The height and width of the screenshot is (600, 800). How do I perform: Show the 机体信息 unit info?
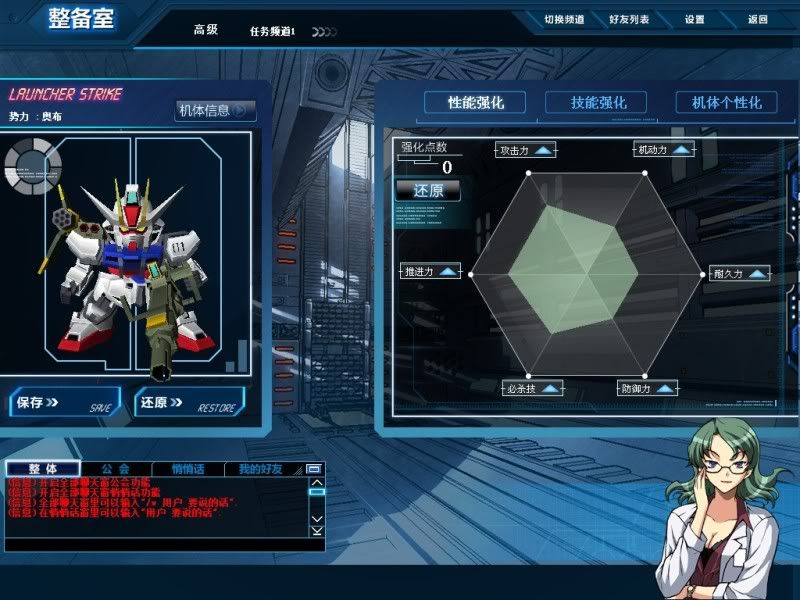coord(214,111)
